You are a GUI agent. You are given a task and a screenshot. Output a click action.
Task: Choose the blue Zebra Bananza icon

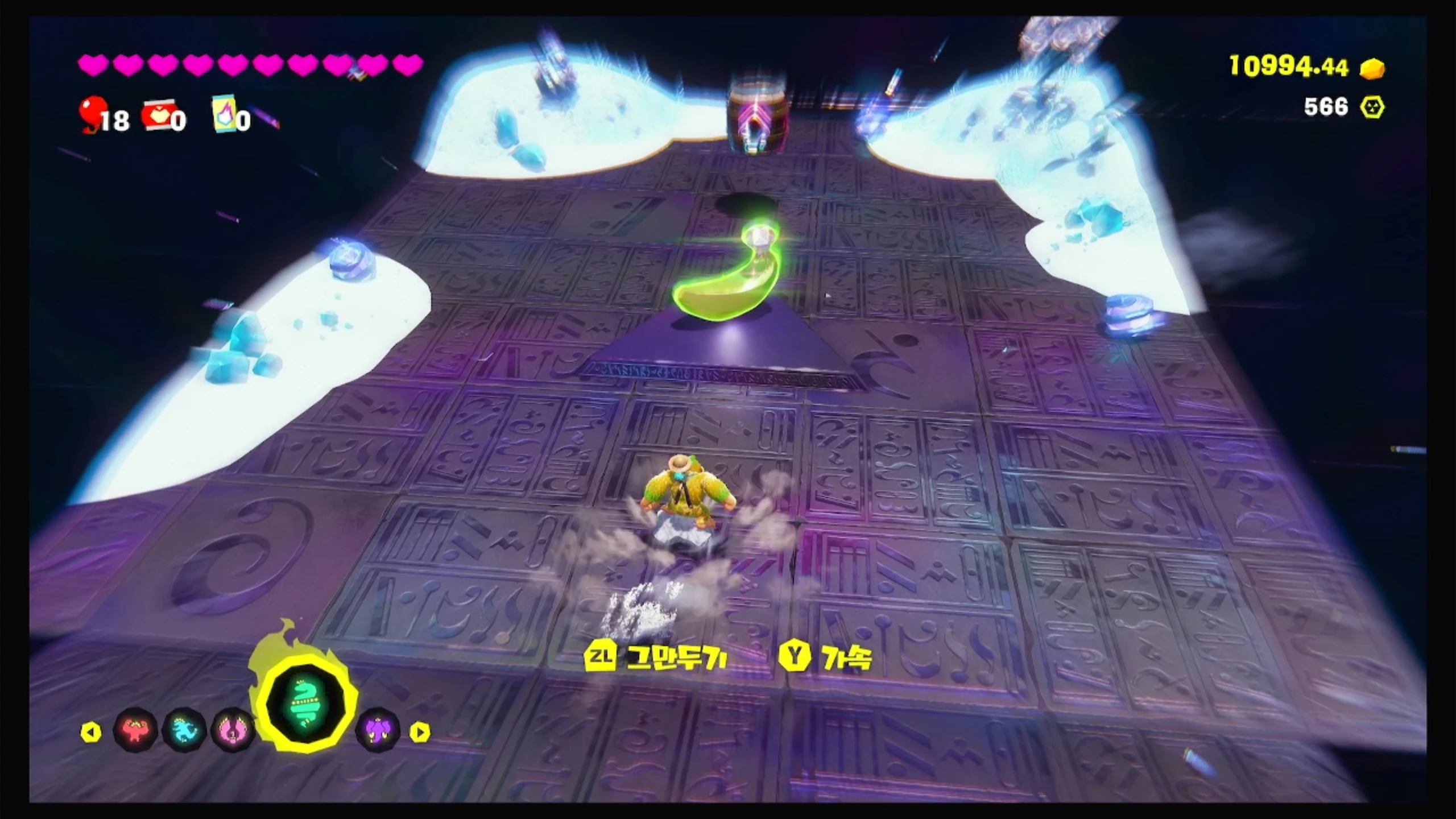click(x=184, y=730)
